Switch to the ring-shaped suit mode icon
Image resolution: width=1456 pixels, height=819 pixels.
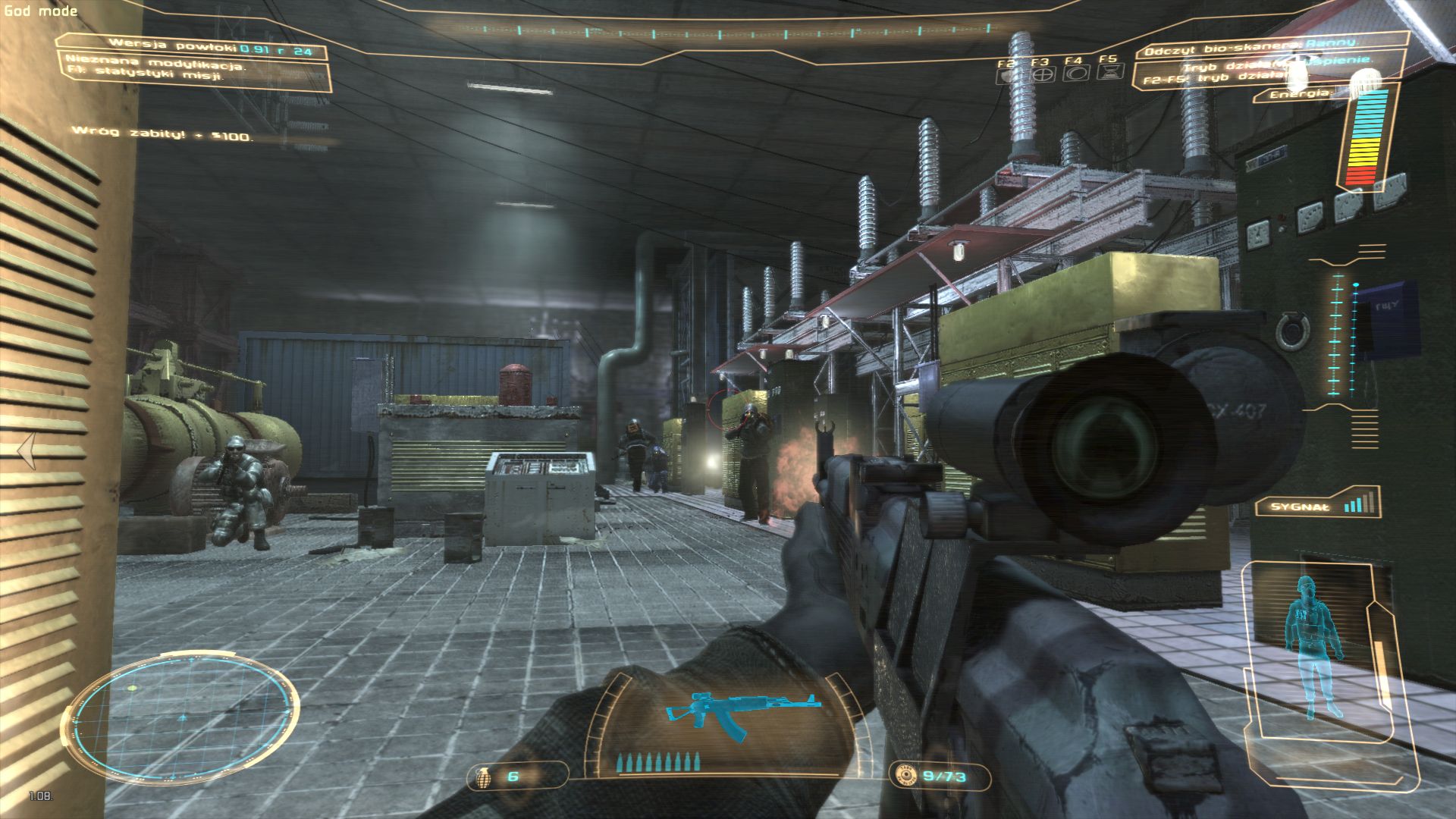tap(1077, 74)
